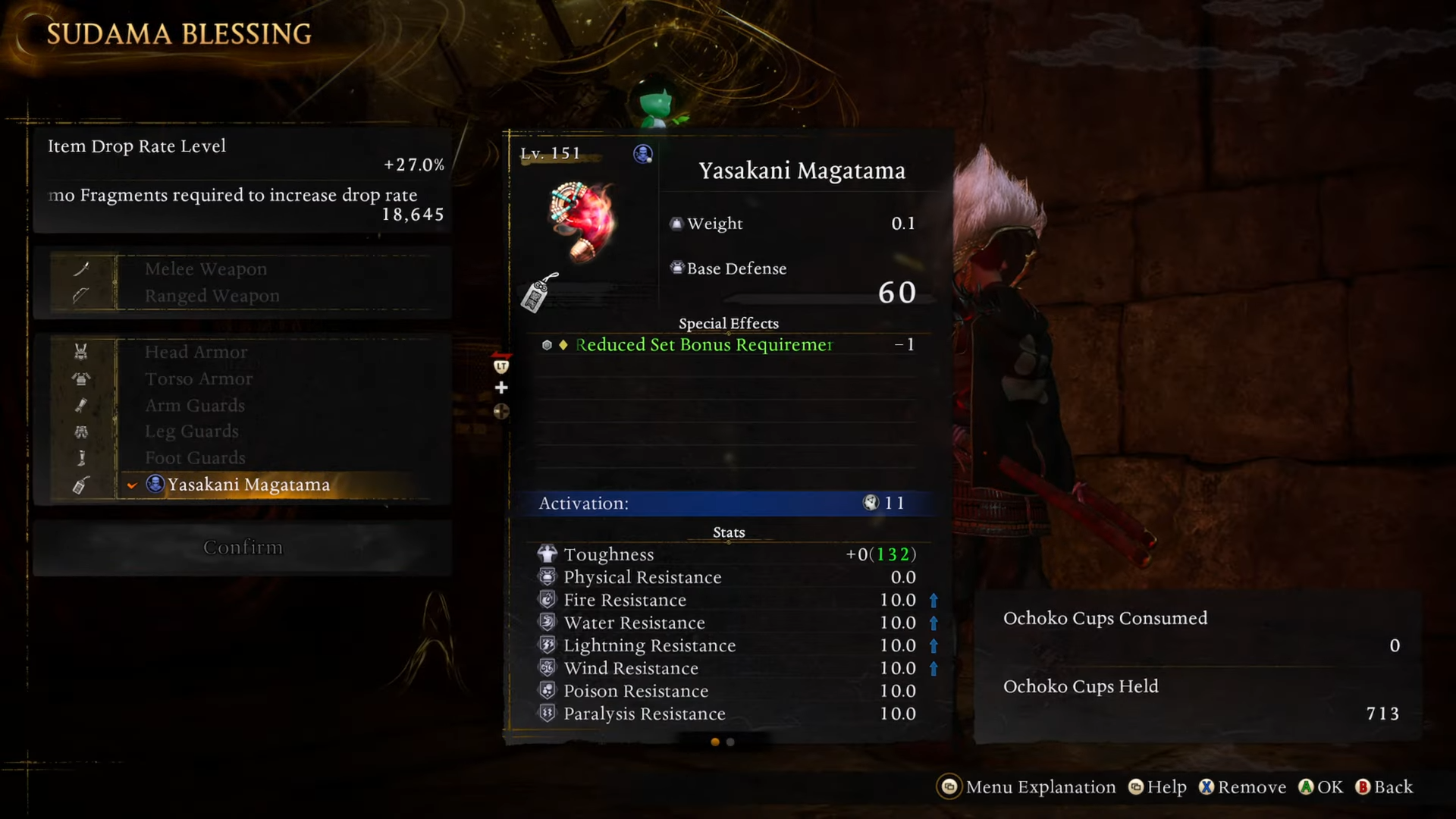Screen dimensions: 1456x819
Task: Choose the Arm Guards slot
Action: 195,406
